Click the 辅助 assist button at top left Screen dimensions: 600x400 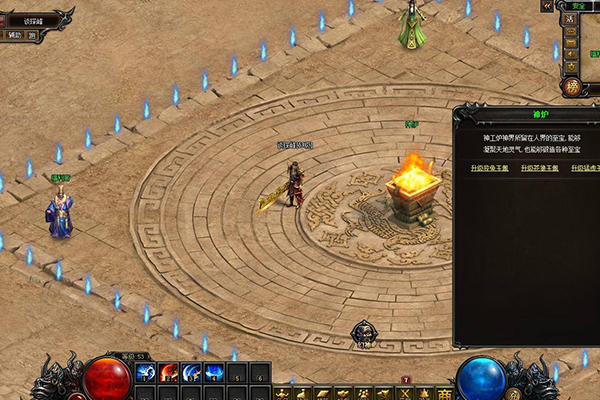tap(14, 35)
